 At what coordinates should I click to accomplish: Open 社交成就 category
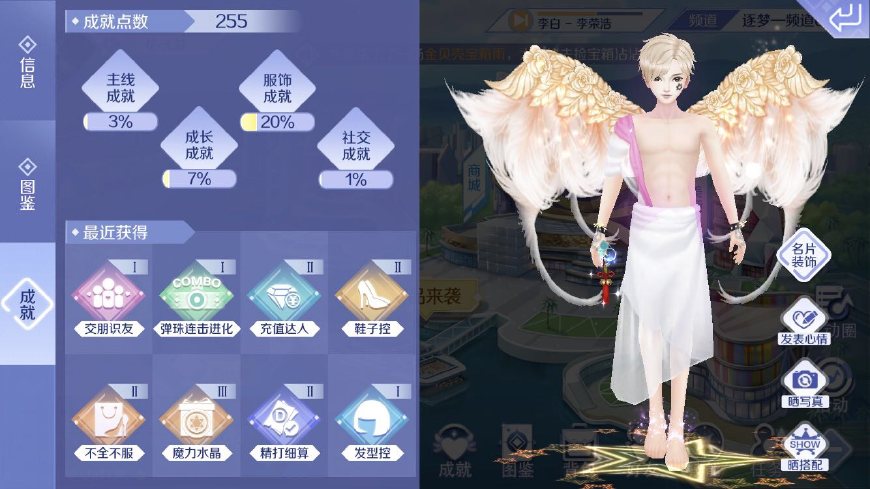[x=356, y=146]
